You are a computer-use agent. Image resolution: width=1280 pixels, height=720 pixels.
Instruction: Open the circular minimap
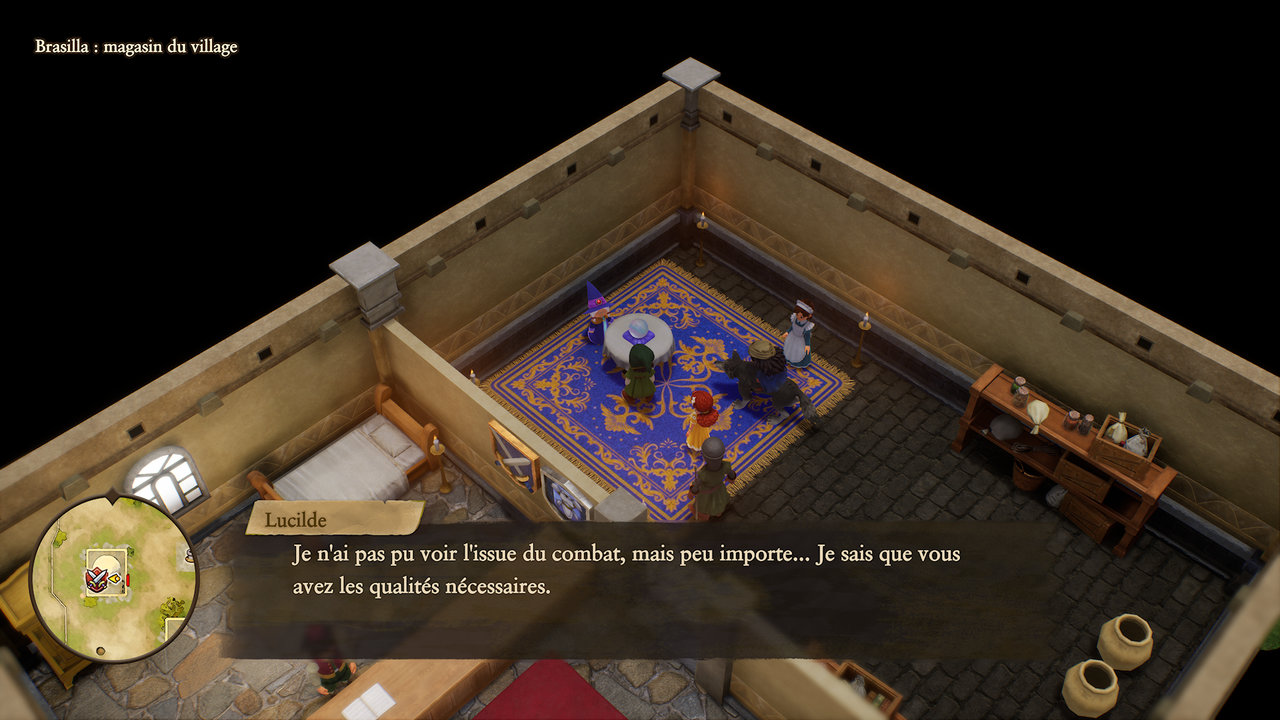pyautogui.click(x=112, y=578)
